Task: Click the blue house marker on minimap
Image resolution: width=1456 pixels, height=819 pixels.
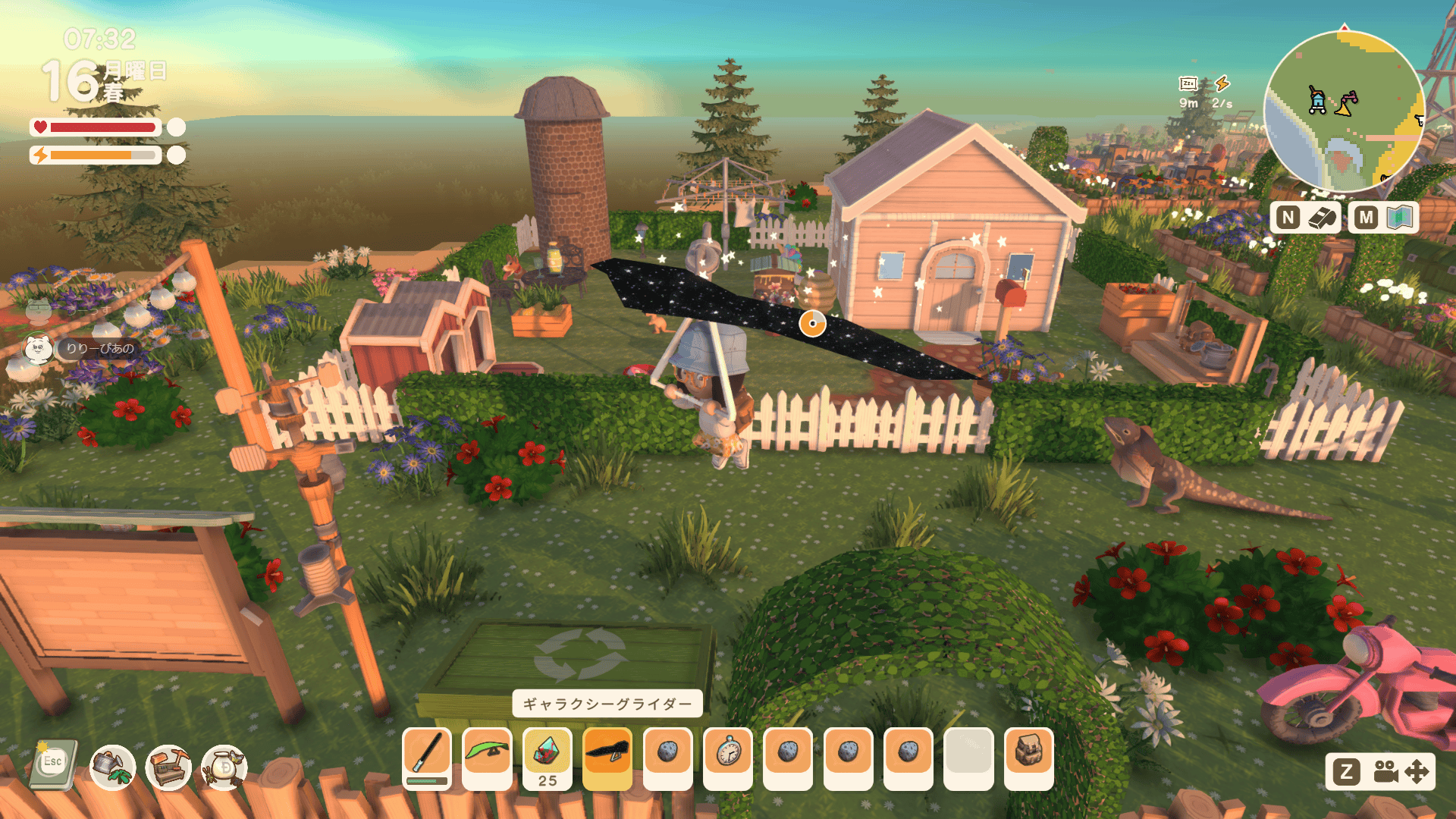Action: pyautogui.click(x=1318, y=100)
